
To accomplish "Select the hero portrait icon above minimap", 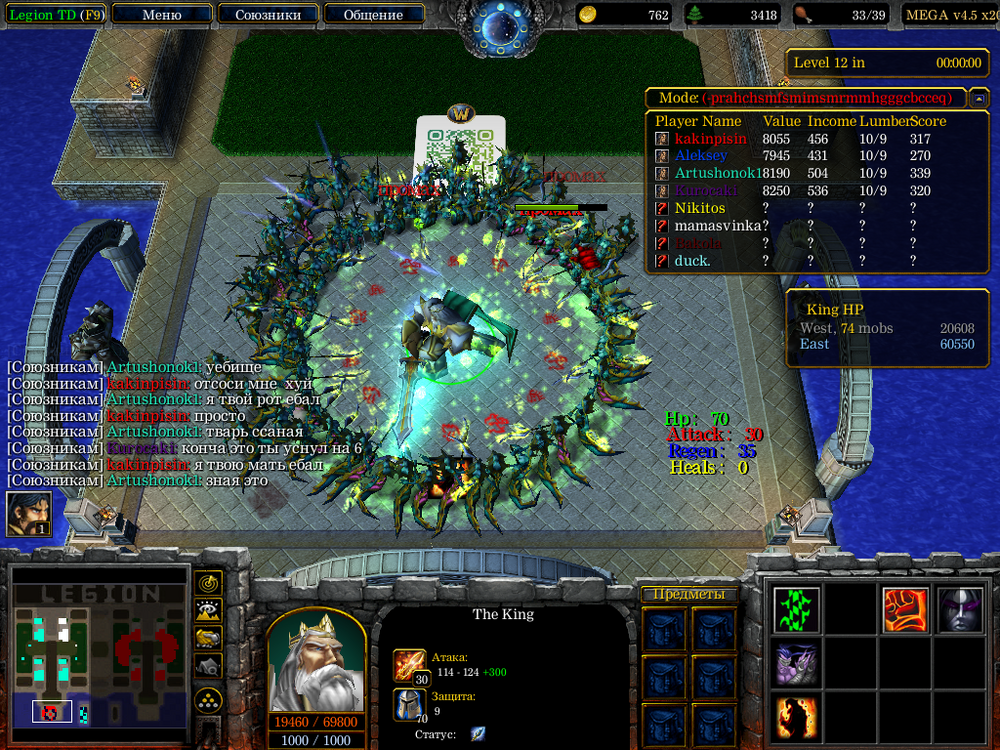I will (x=29, y=514).
